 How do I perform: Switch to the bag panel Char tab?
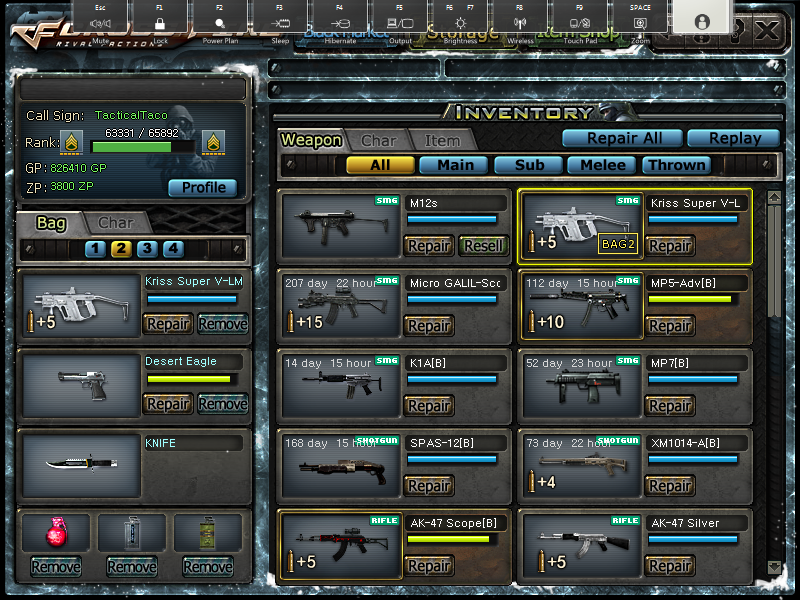pos(116,223)
